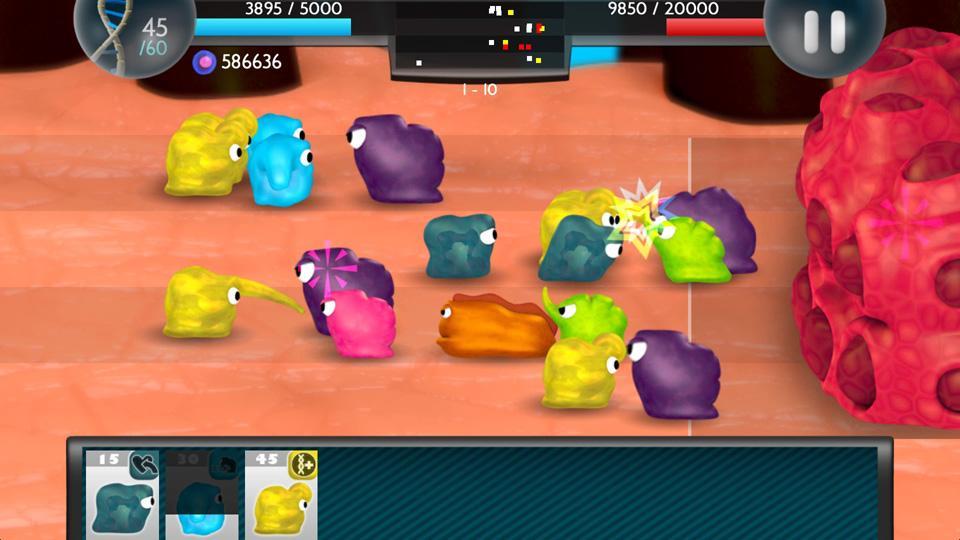Image resolution: width=960 pixels, height=540 pixels.
Task: Click the battlefield minimap at the top
Action: point(480,38)
